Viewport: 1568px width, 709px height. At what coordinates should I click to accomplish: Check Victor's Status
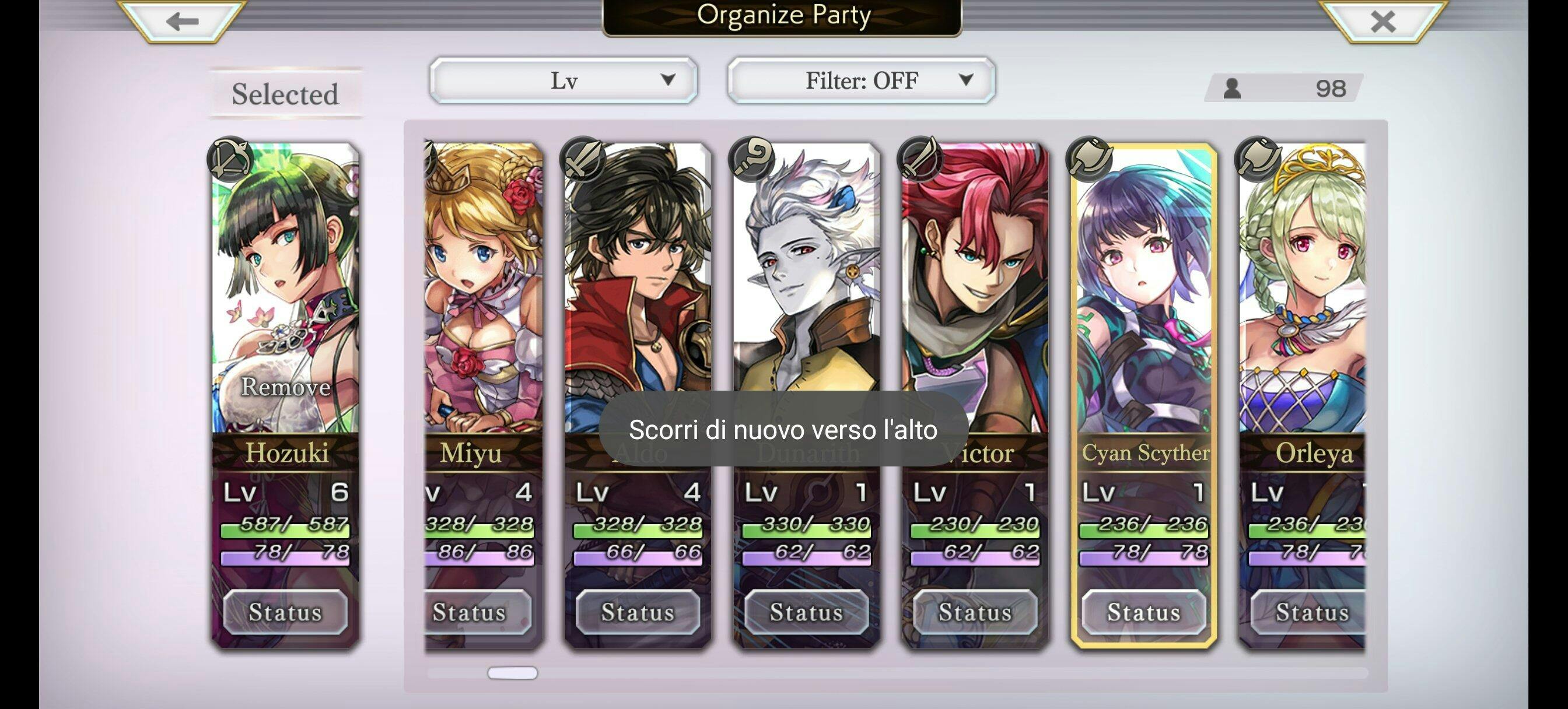975,612
